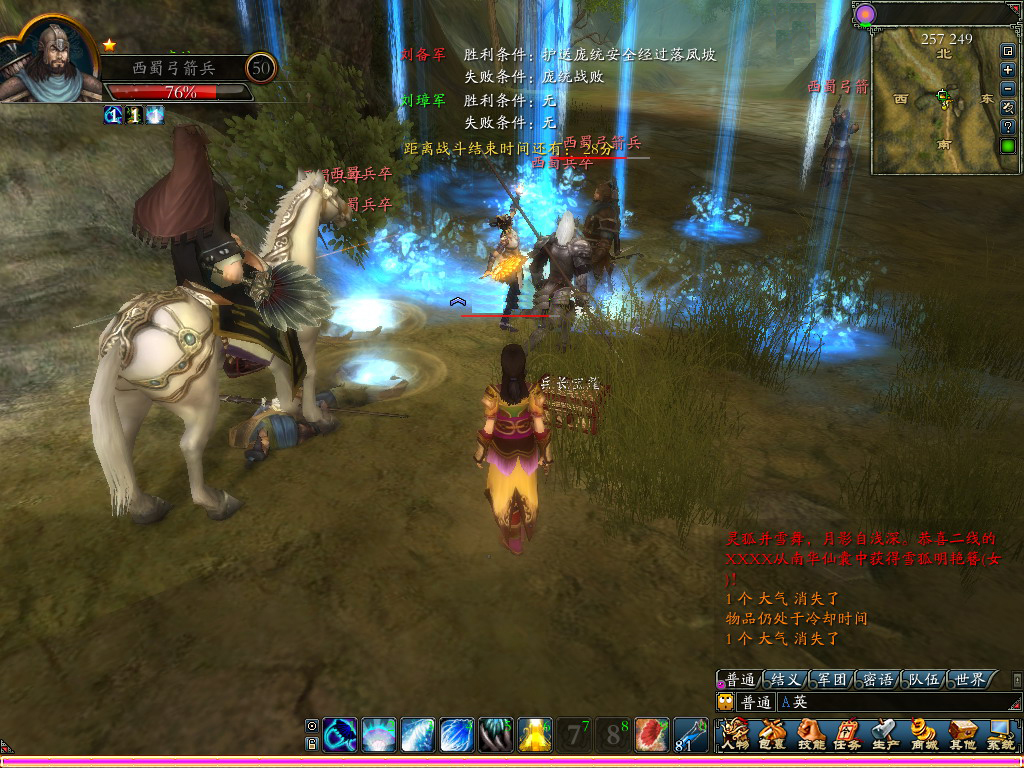
Task: Switch to the 密语 whisper tab
Action: point(878,680)
